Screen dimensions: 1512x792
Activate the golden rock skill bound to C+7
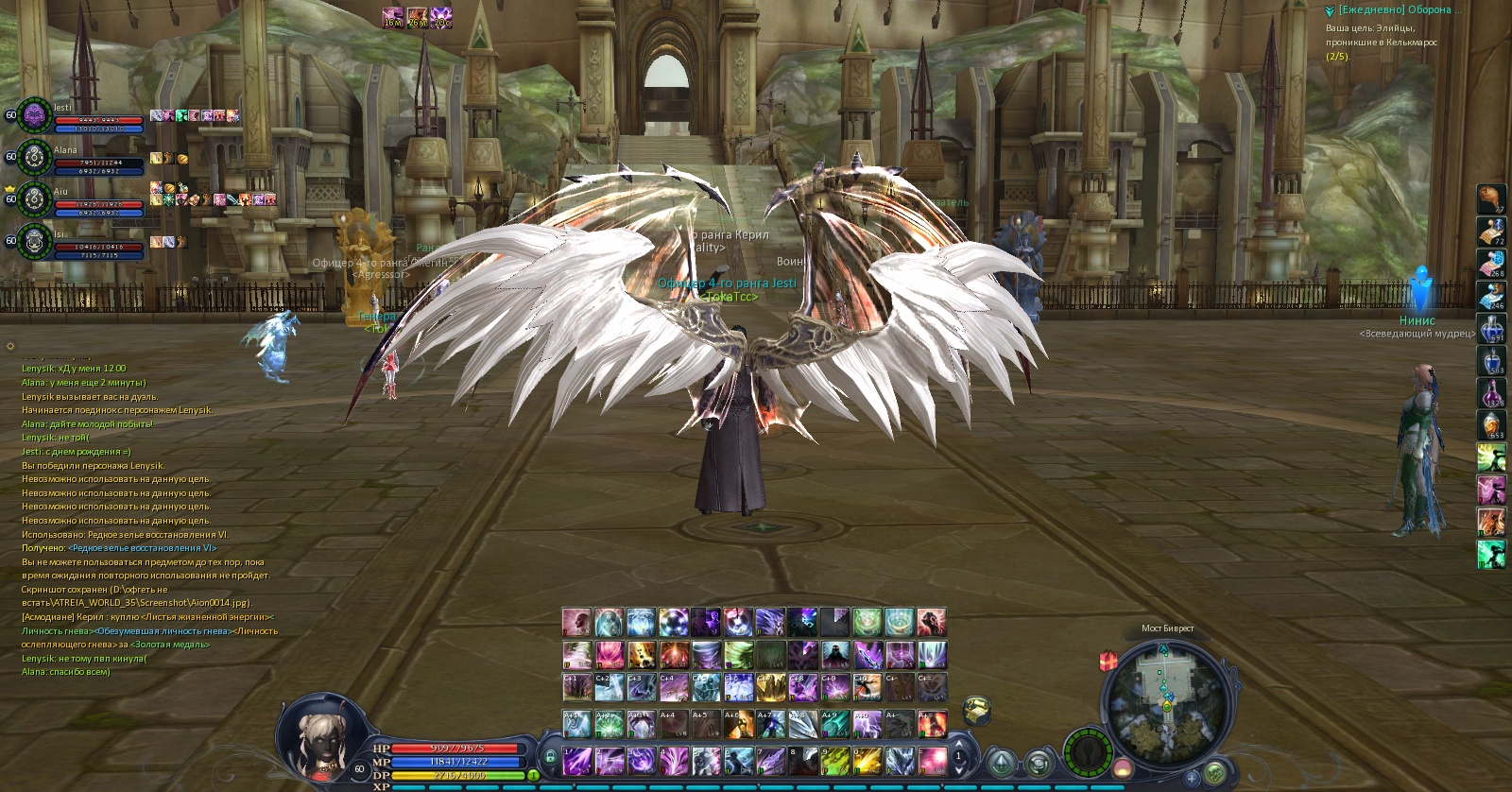769,687
